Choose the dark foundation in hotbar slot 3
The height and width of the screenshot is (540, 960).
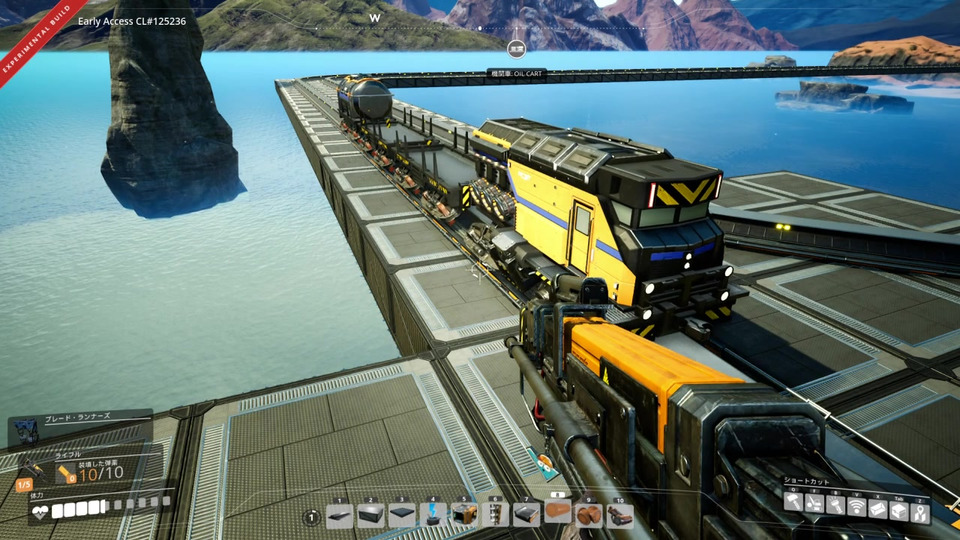coord(402,516)
